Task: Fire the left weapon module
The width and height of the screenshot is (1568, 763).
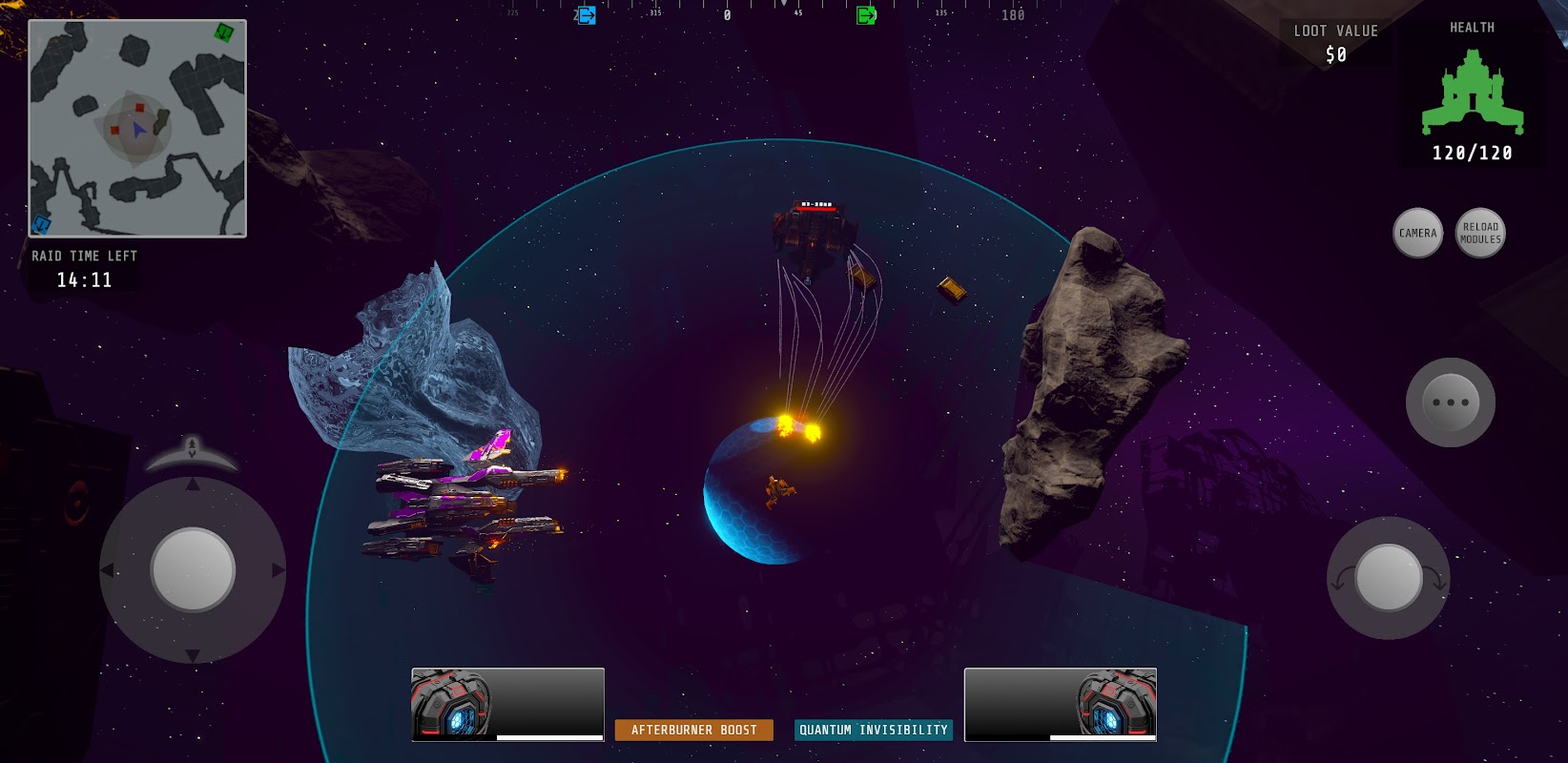Action: (507, 705)
